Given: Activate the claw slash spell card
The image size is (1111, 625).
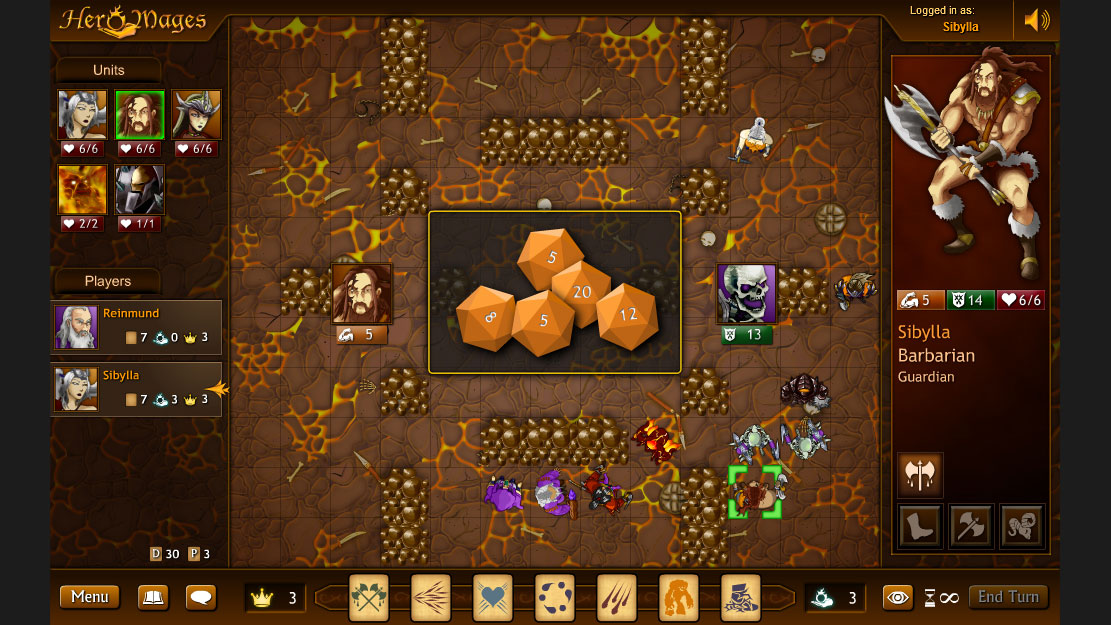Looking at the screenshot, I should point(617,597).
